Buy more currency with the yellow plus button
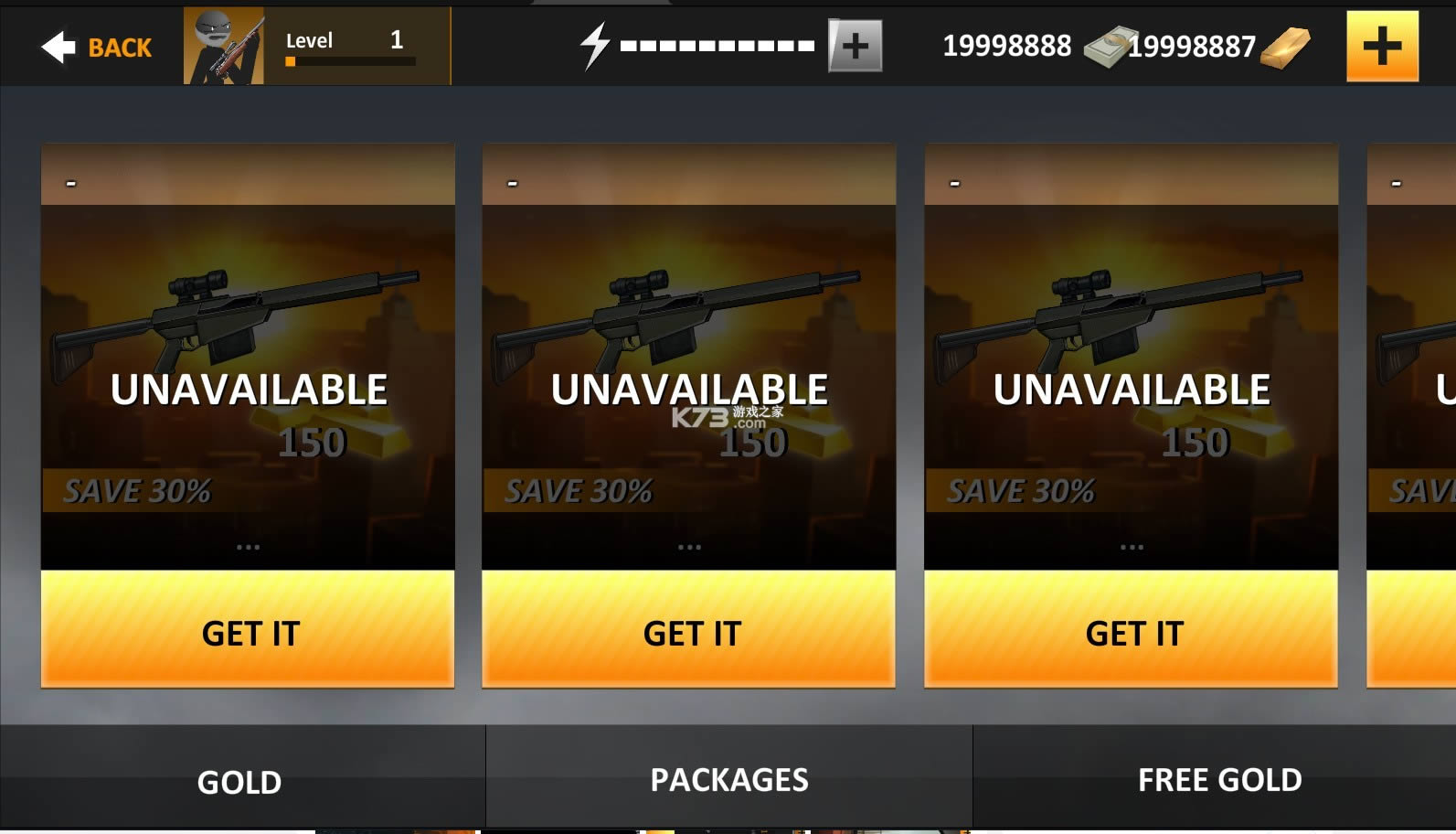The width and height of the screenshot is (1456, 834). [1381, 47]
